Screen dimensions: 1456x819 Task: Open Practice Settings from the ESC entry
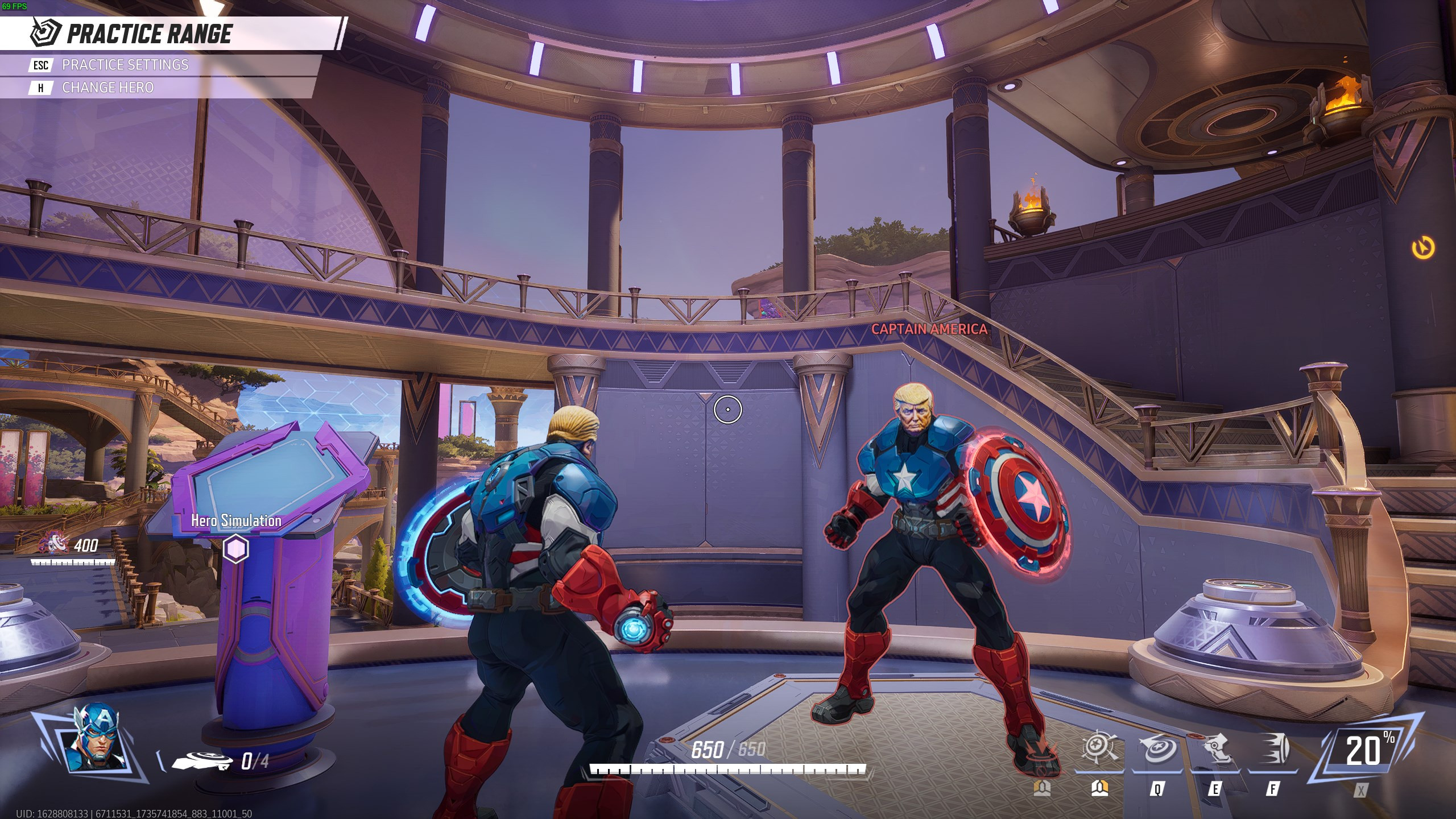click(x=125, y=65)
